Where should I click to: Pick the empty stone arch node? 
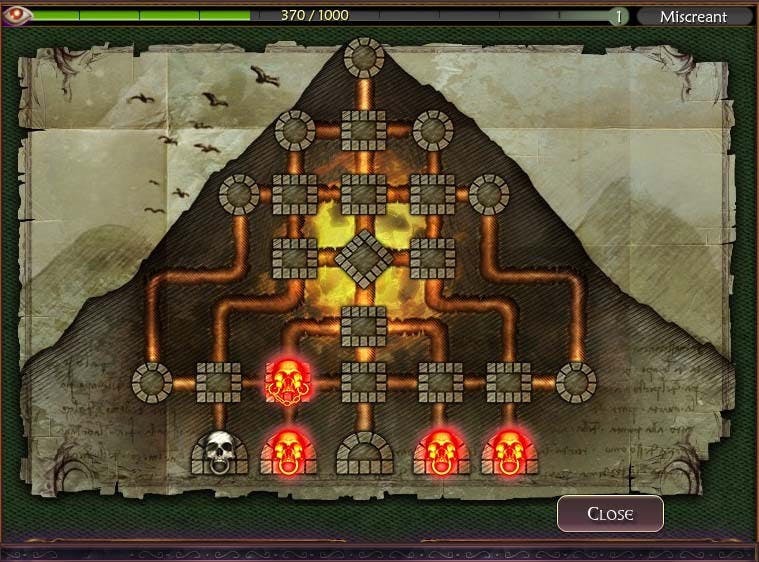[364, 454]
